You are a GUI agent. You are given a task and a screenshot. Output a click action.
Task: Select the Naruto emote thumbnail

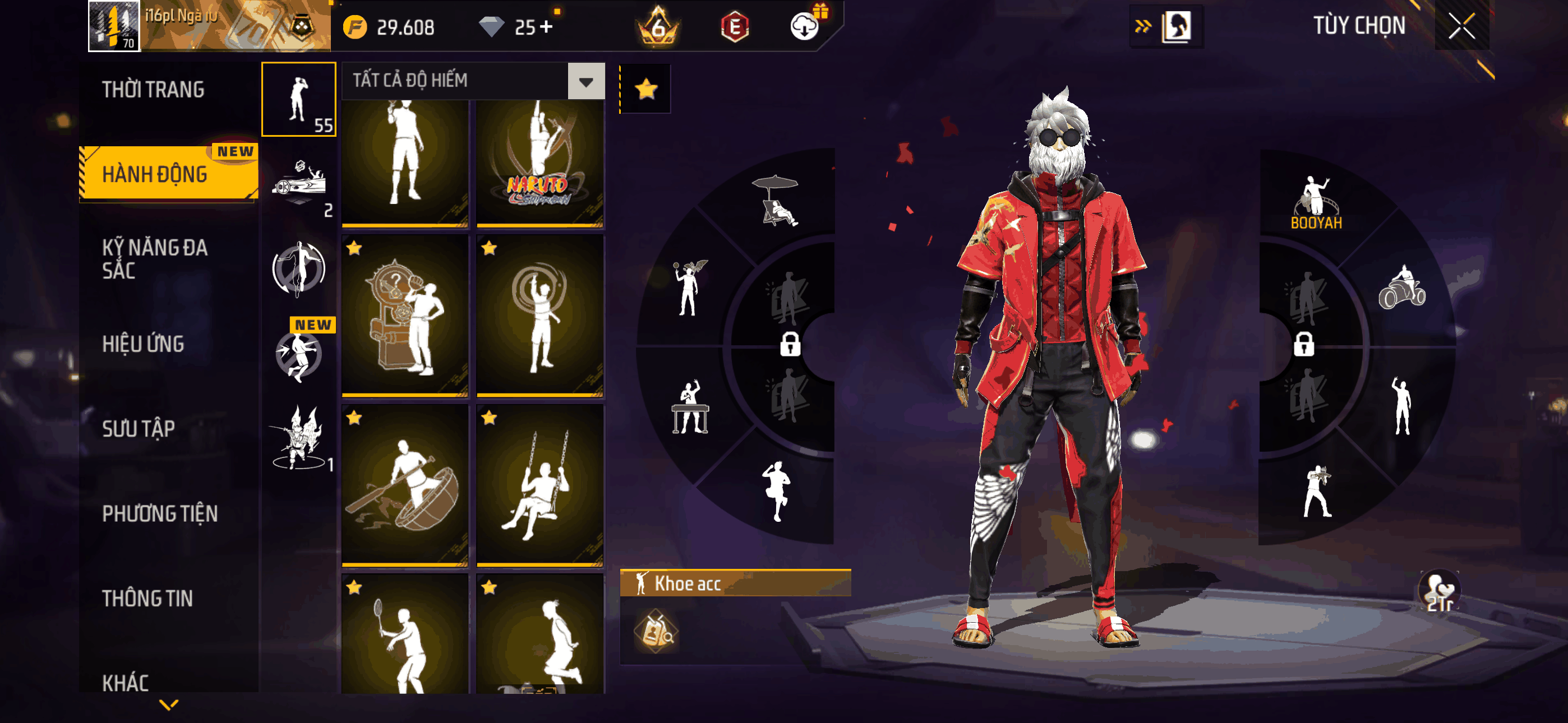[540, 163]
